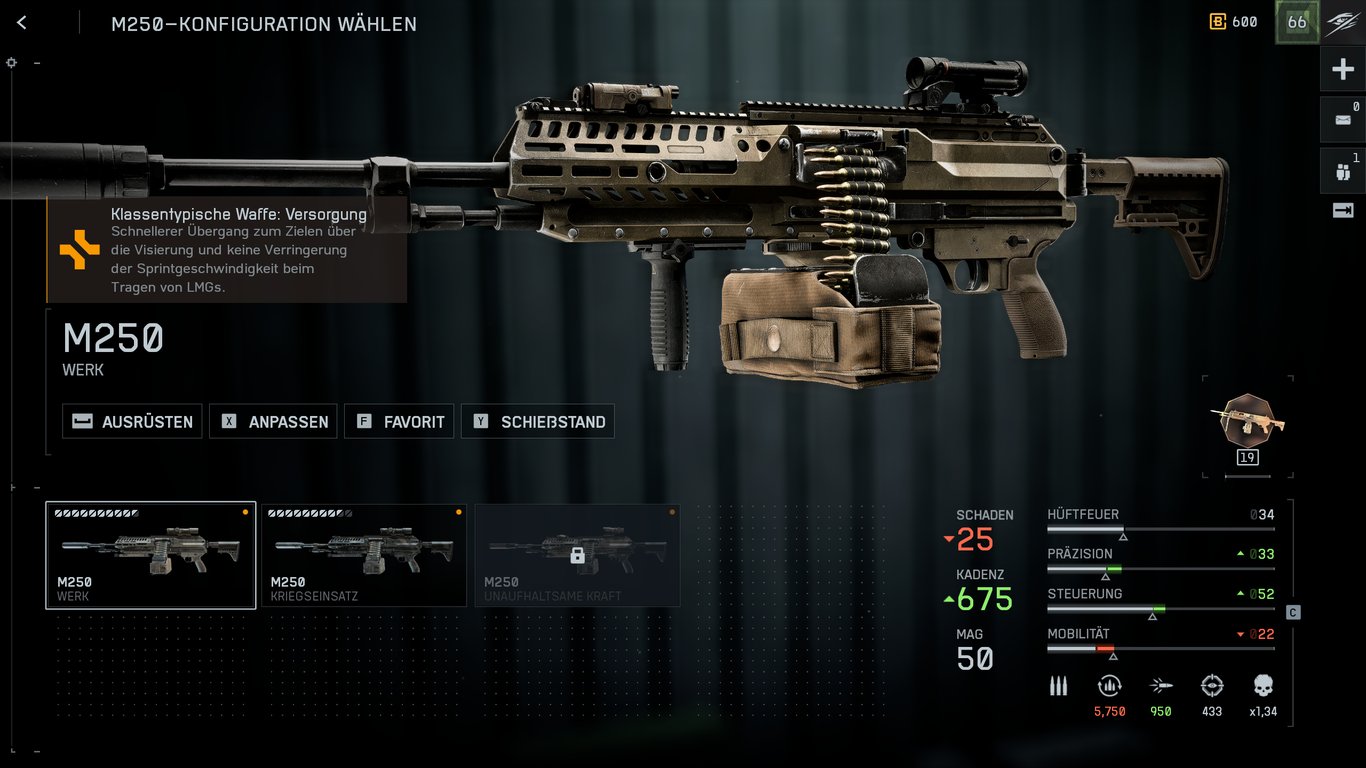The image size is (1366, 768).
Task: Click the faction eye emblem top right
Action: [x=1340, y=21]
